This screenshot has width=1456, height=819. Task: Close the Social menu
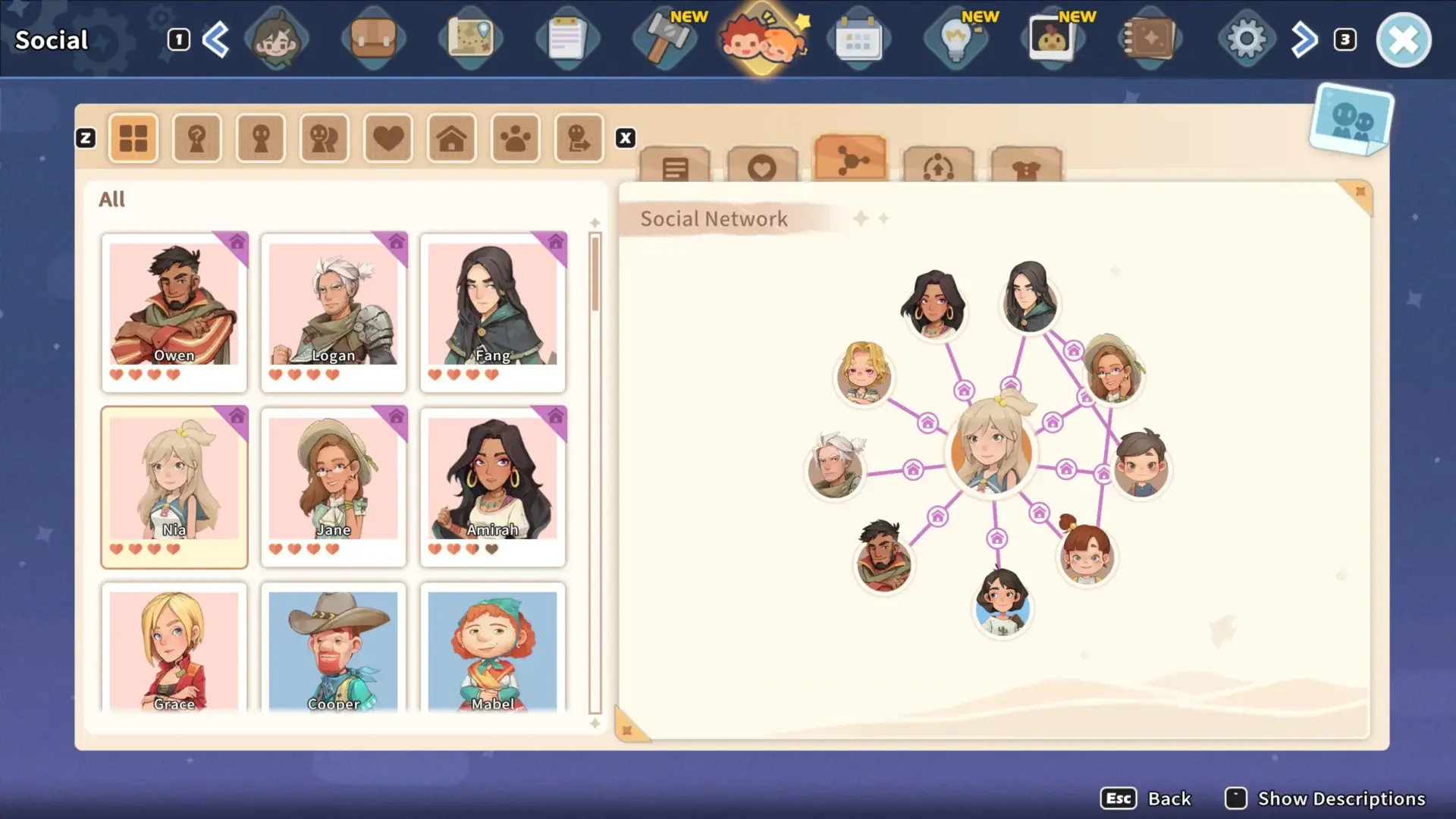click(x=1403, y=40)
